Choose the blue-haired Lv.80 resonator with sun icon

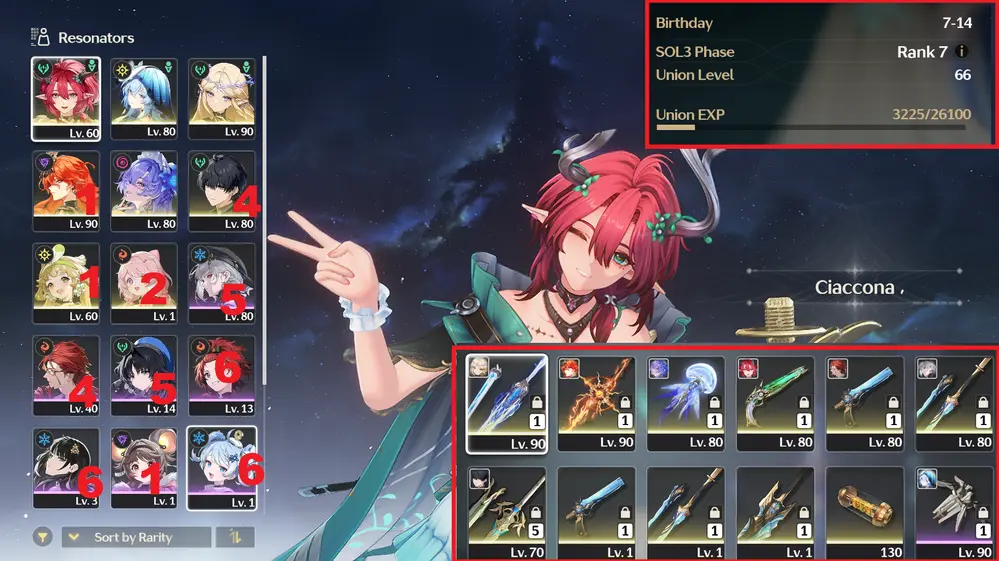point(144,98)
